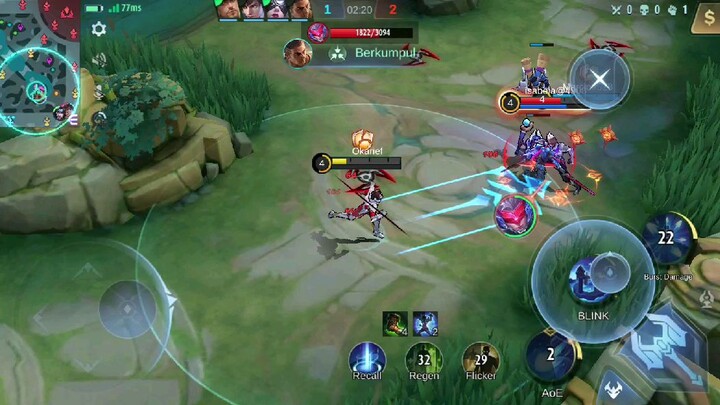
Task: Tap the enemy hero lock-on portrait
Action: click(514, 214)
